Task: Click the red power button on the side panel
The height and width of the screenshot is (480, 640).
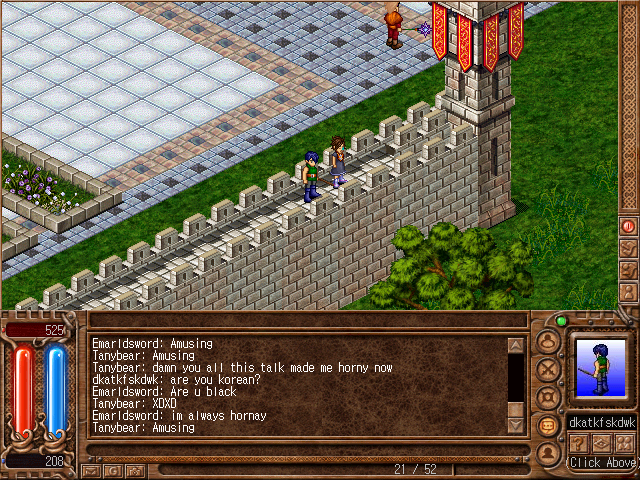Action: coord(628,227)
